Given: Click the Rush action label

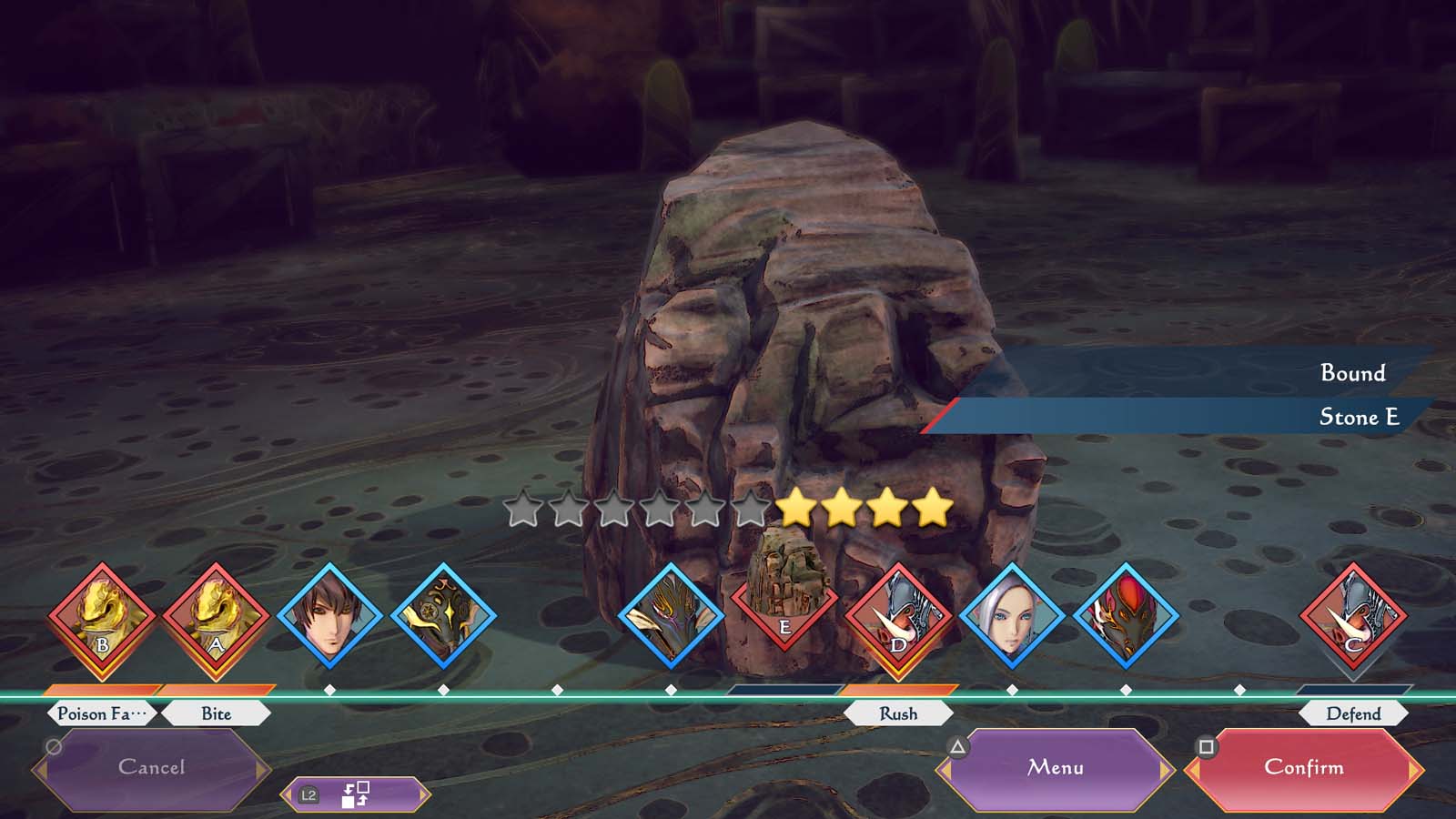Looking at the screenshot, I should click(898, 713).
